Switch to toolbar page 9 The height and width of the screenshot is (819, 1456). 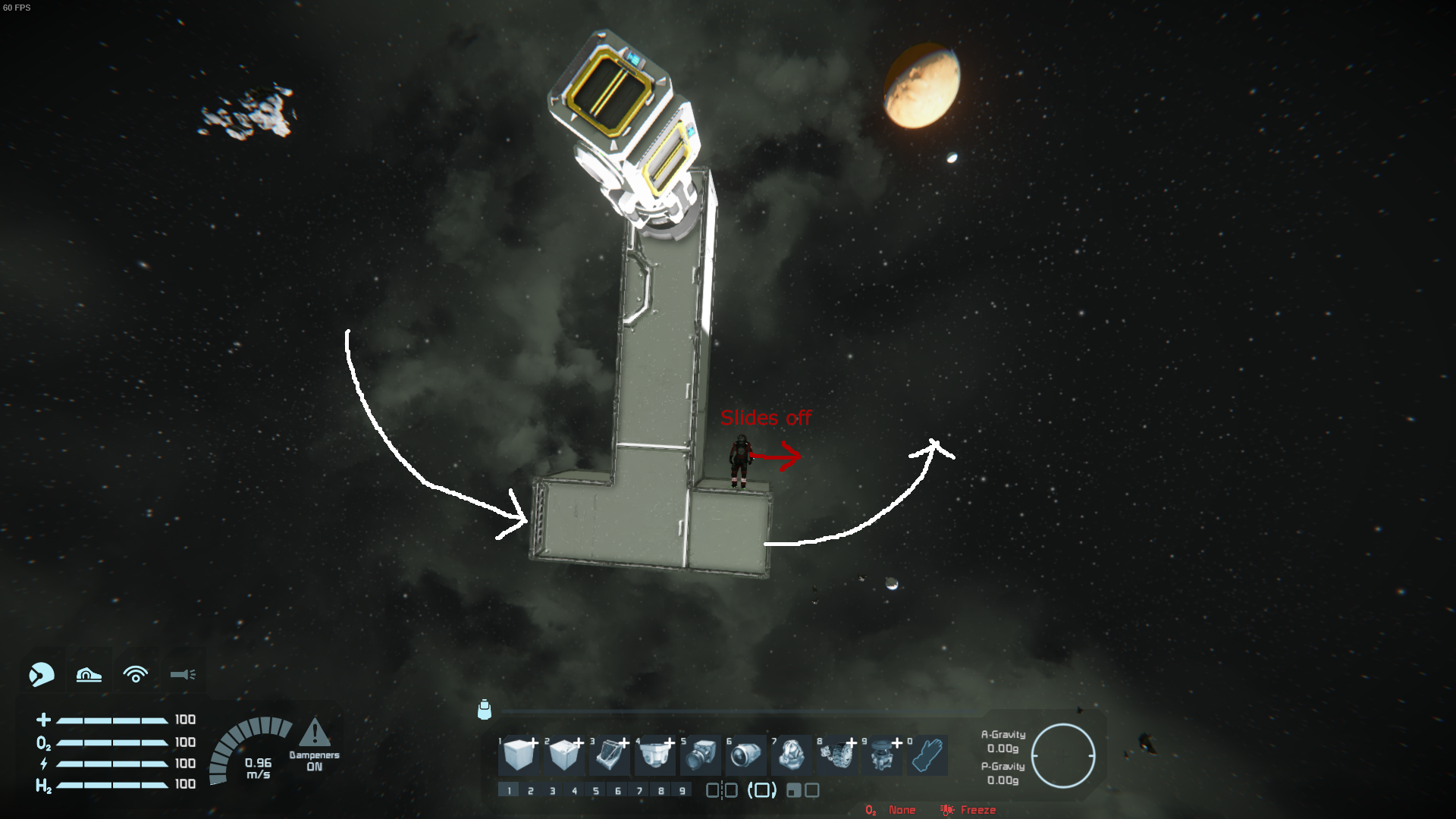pos(682,791)
